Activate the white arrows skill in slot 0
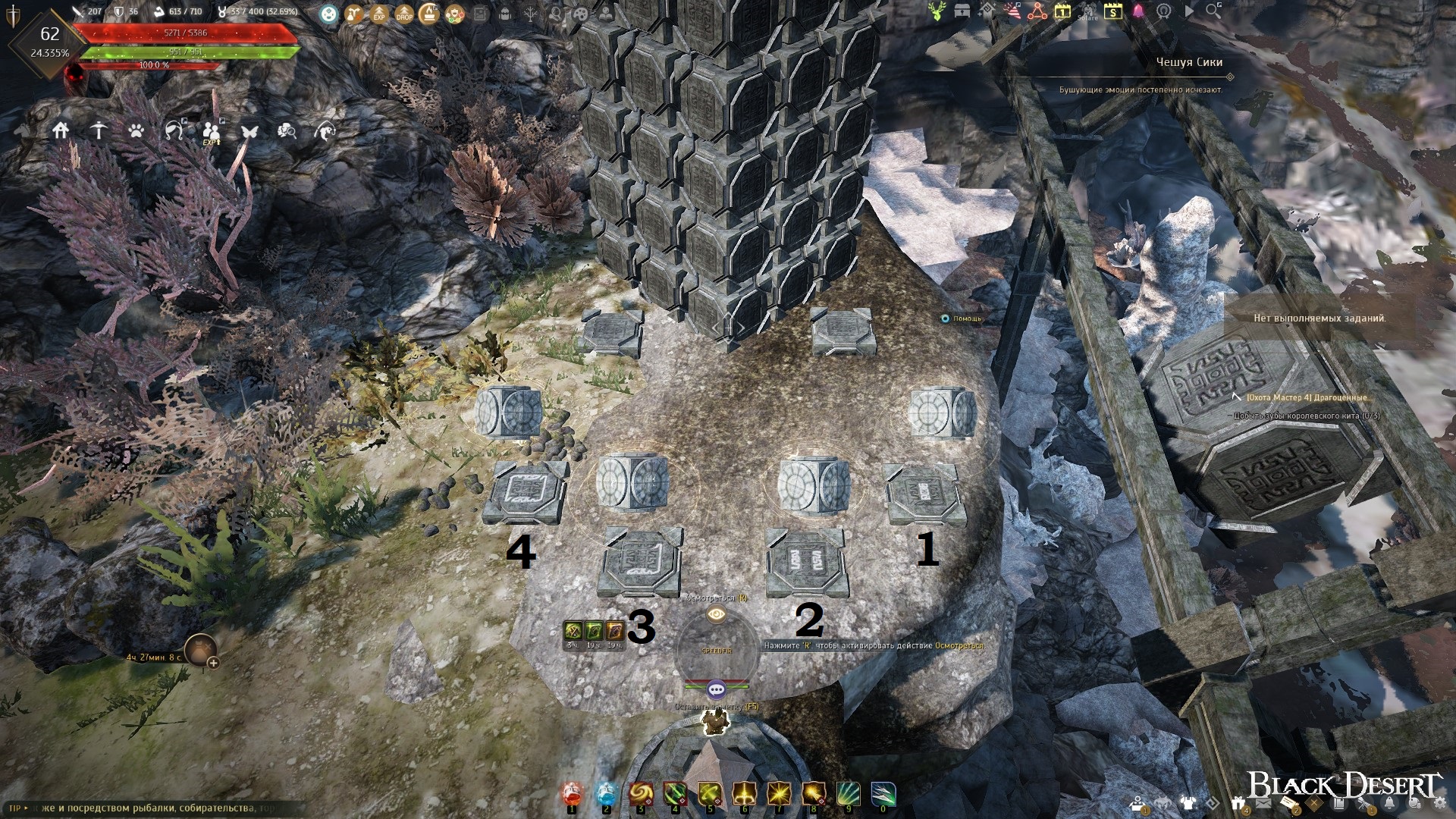 883,794
